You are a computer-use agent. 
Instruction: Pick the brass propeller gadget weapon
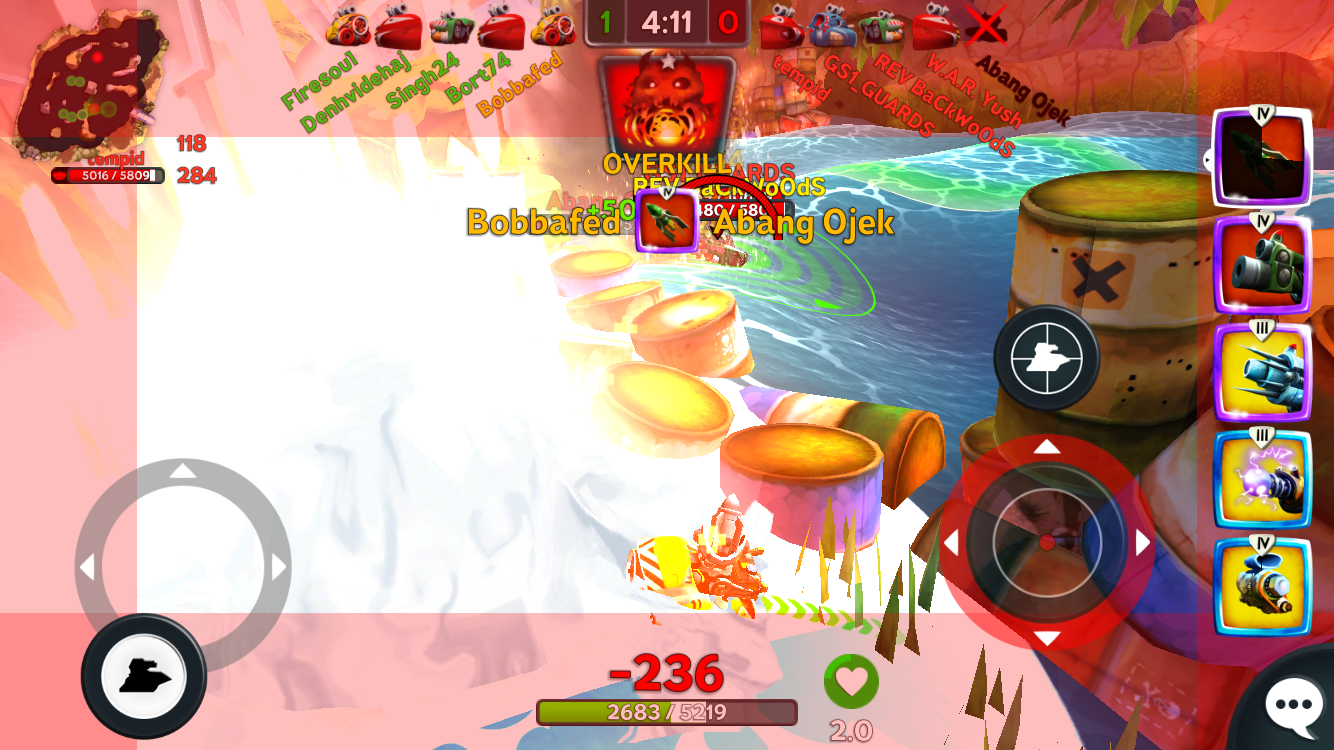coord(1262,587)
